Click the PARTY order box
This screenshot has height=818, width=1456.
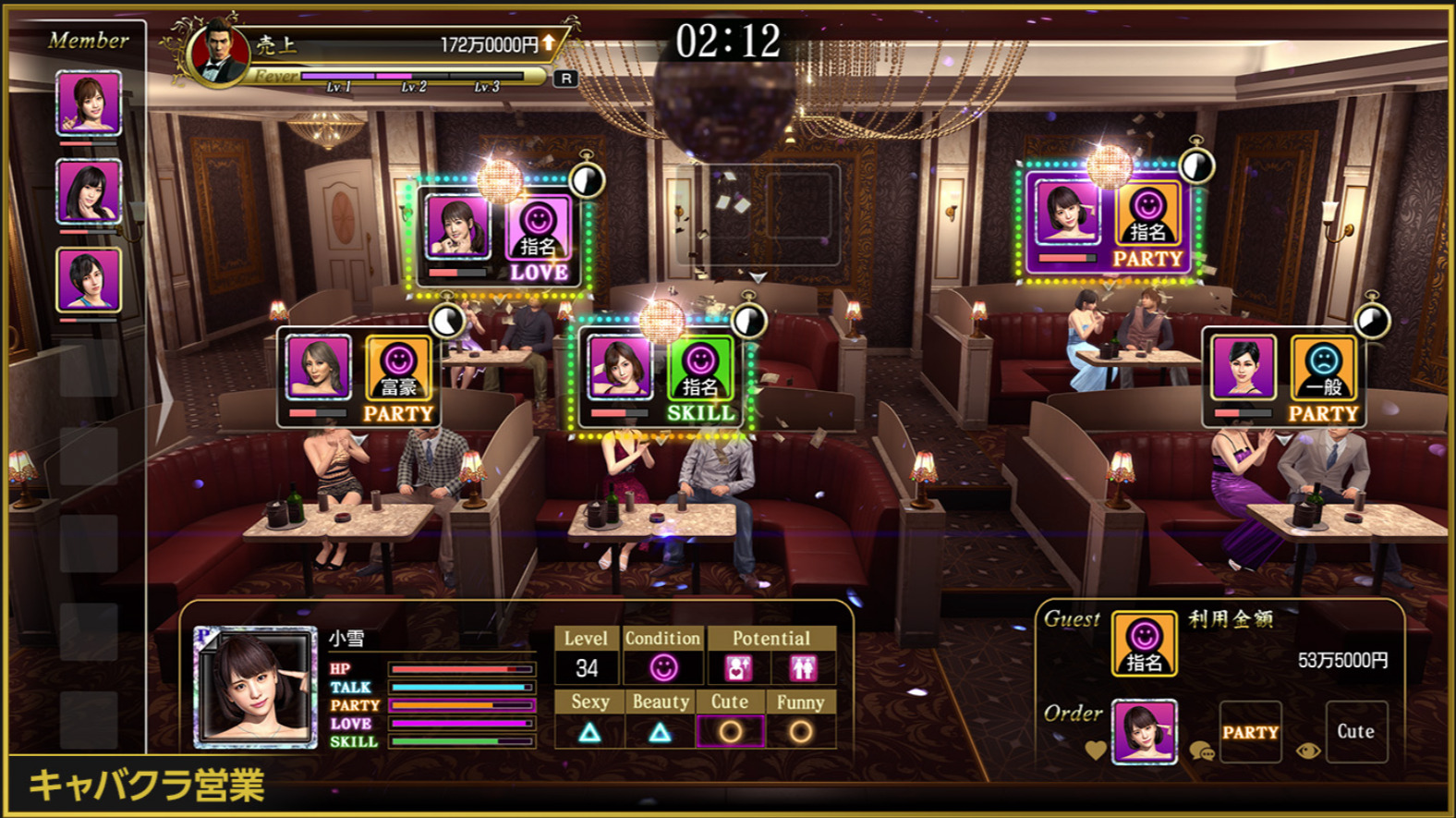tap(1250, 732)
